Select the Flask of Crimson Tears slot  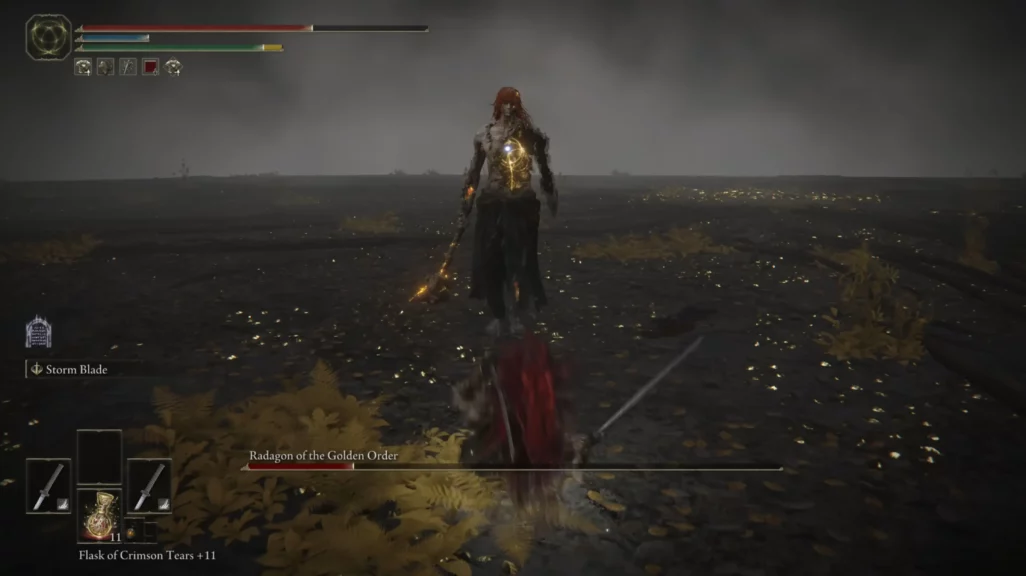(100, 516)
